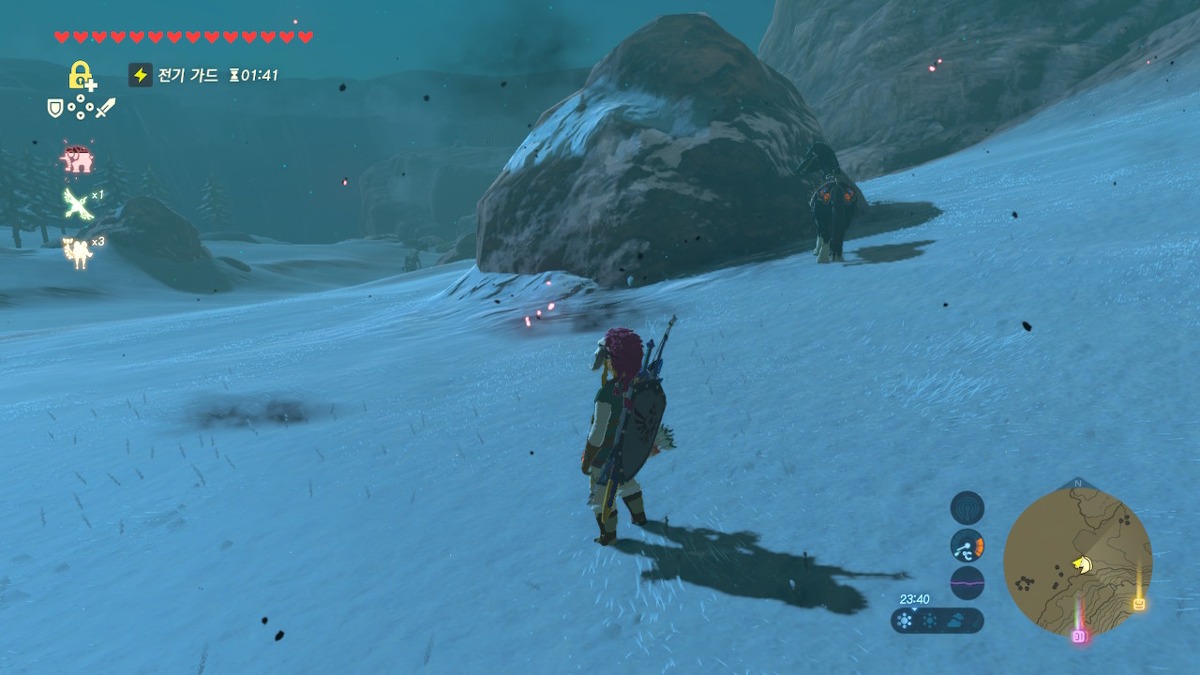Click the north indicator above the minimap
Viewport: 1200px width, 675px height.
(x=1077, y=483)
